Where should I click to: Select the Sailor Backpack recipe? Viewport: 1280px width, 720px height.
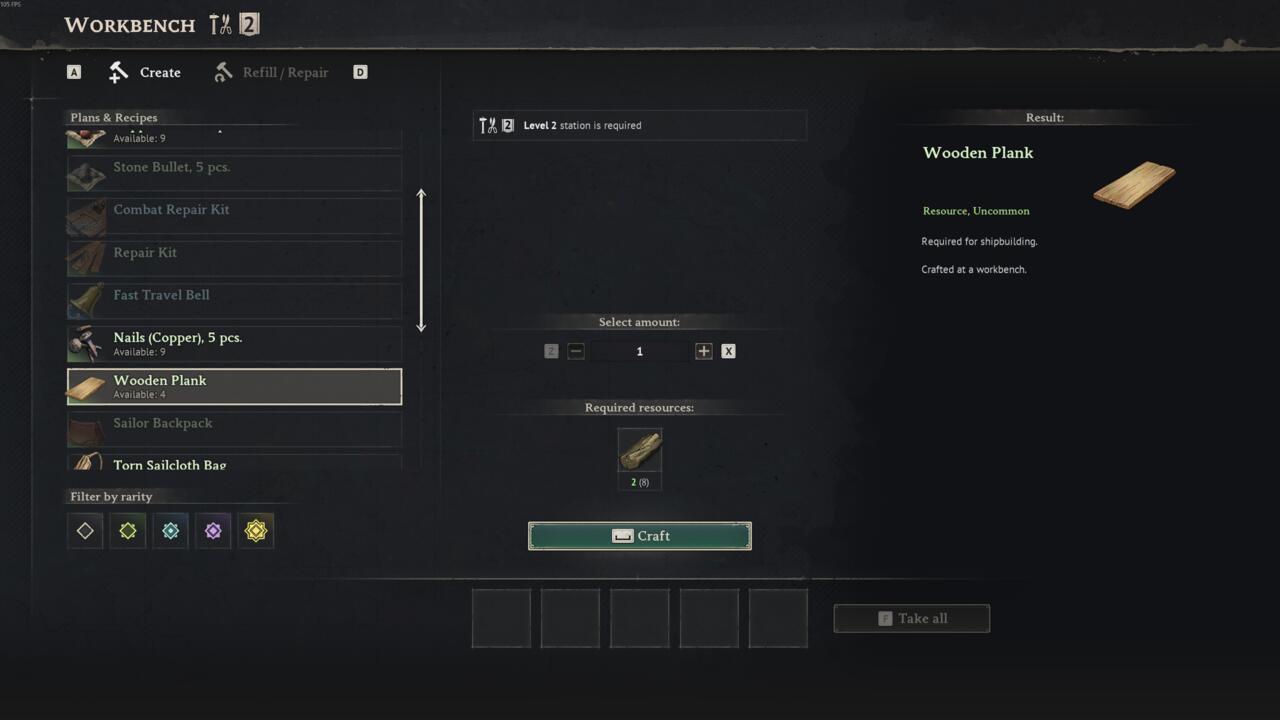[x=234, y=429]
